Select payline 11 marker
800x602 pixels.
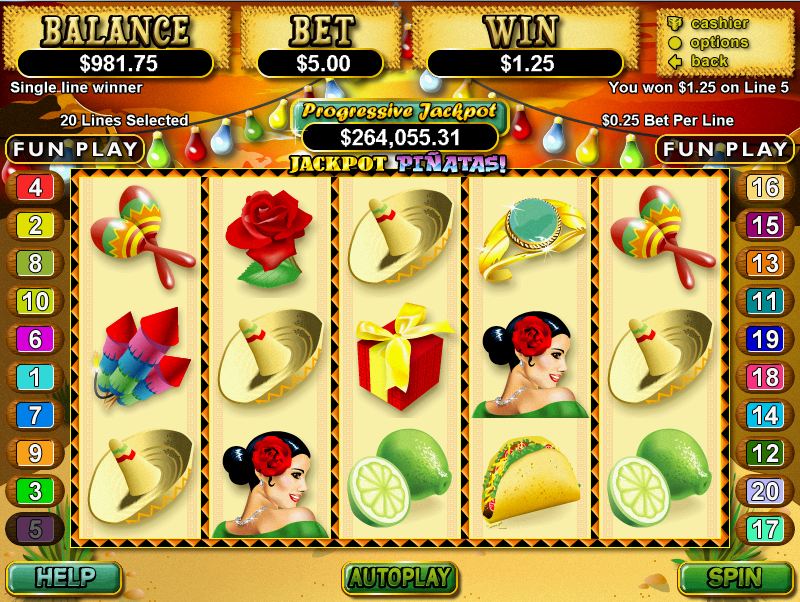click(x=765, y=301)
